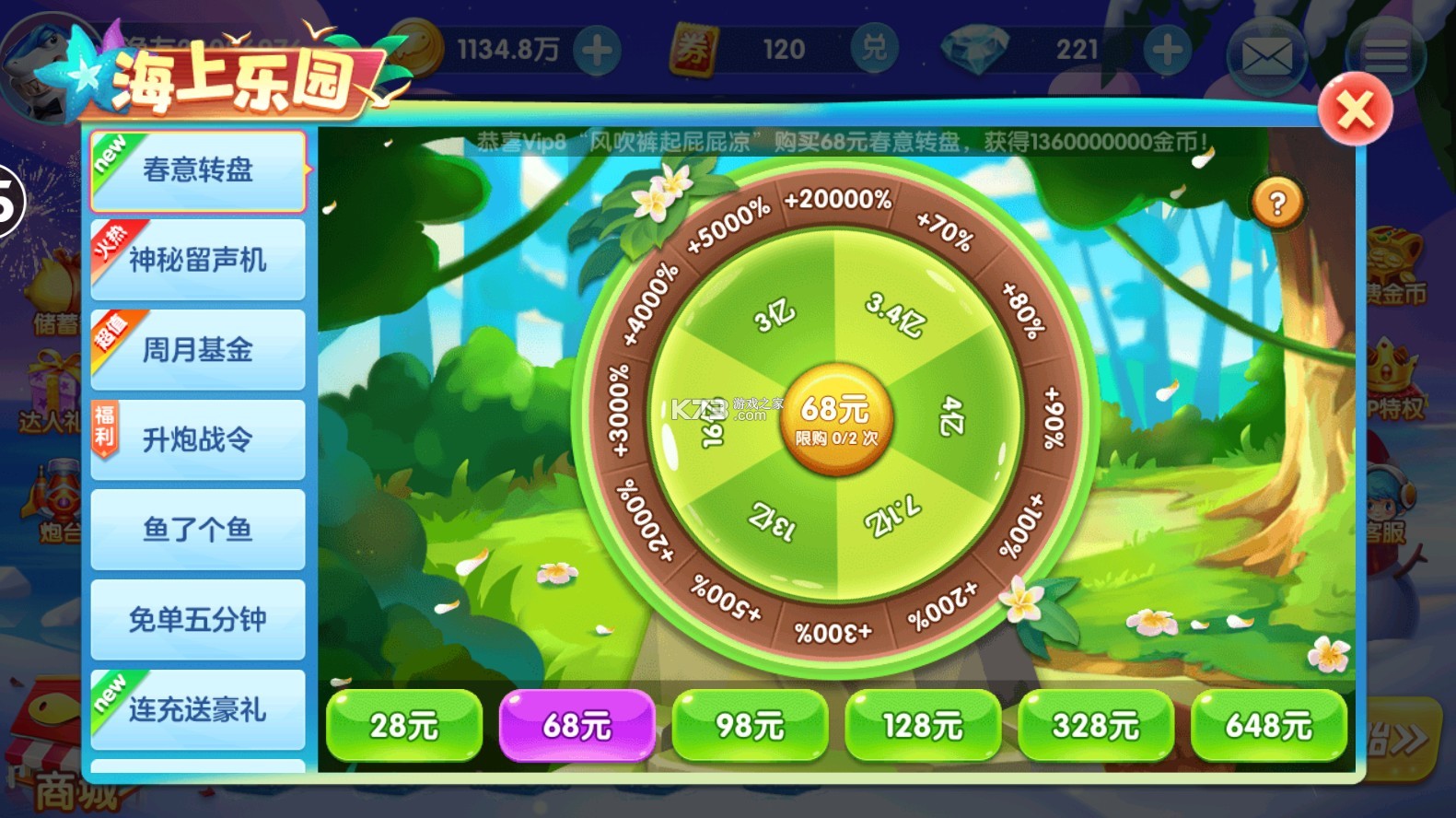The height and width of the screenshot is (818, 1456).
Task: Go to the 连充送豪礼 tab
Action: click(198, 709)
